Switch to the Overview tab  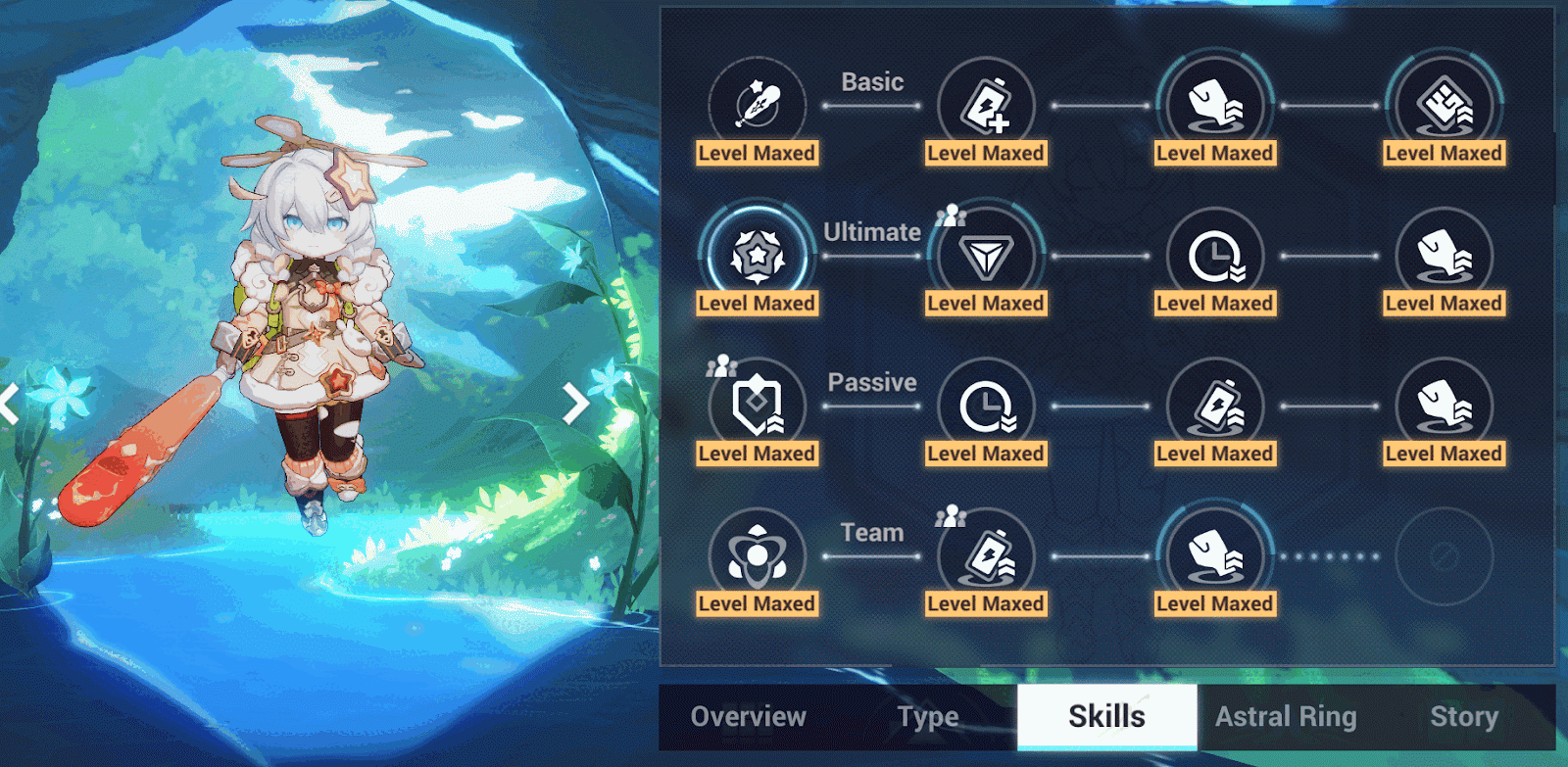[747, 717]
